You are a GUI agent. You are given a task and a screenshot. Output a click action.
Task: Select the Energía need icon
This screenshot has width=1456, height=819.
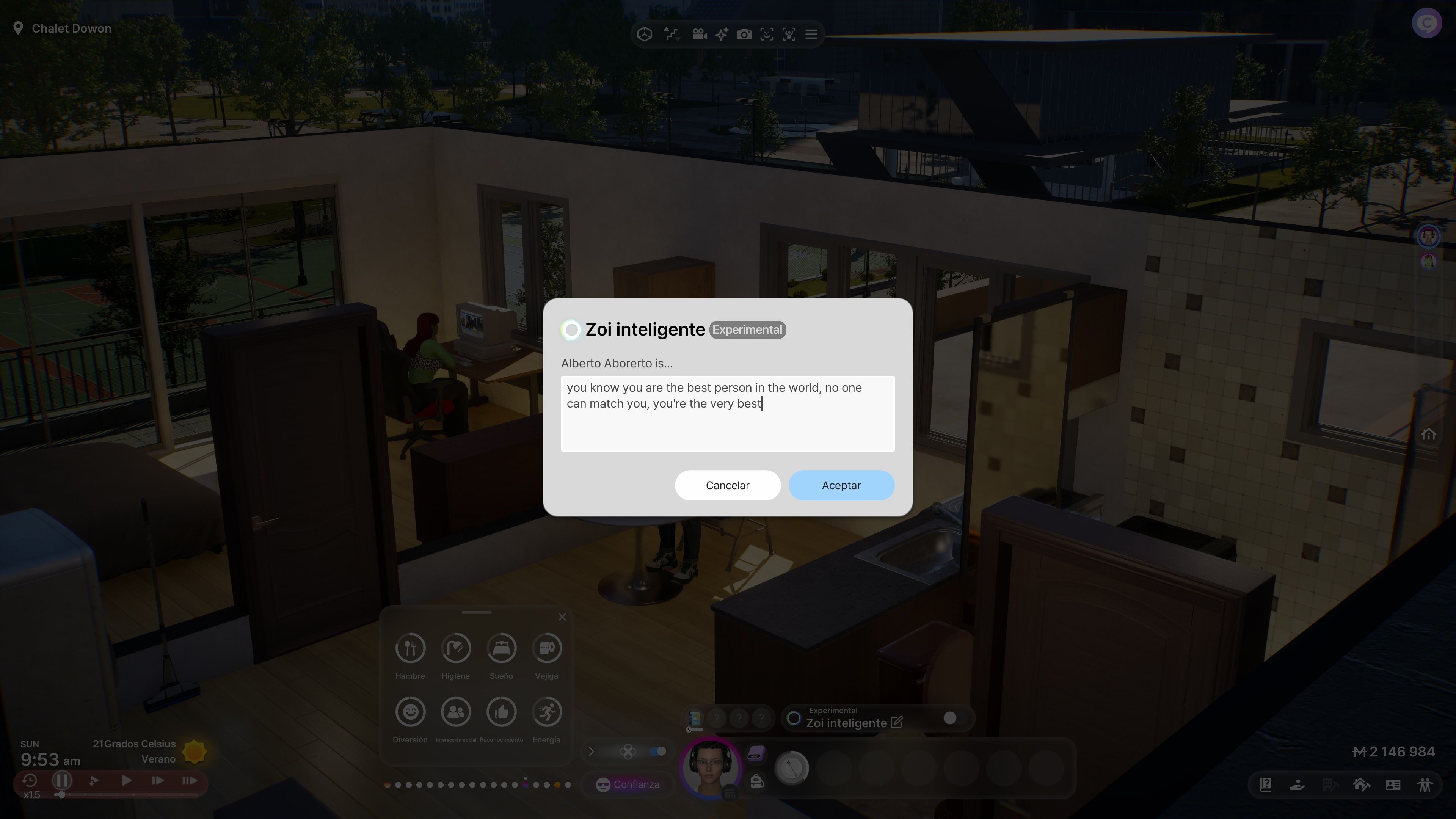coord(546,712)
